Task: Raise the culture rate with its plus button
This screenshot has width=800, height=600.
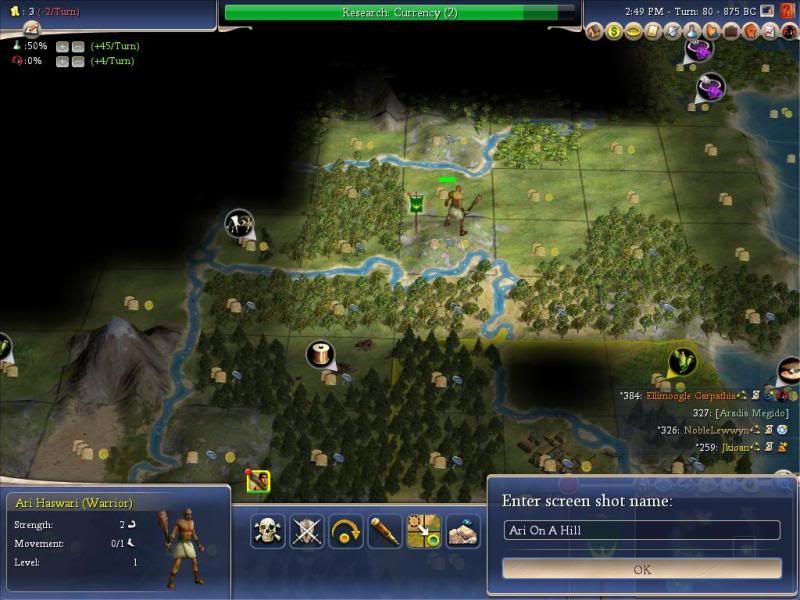Action: (x=62, y=62)
